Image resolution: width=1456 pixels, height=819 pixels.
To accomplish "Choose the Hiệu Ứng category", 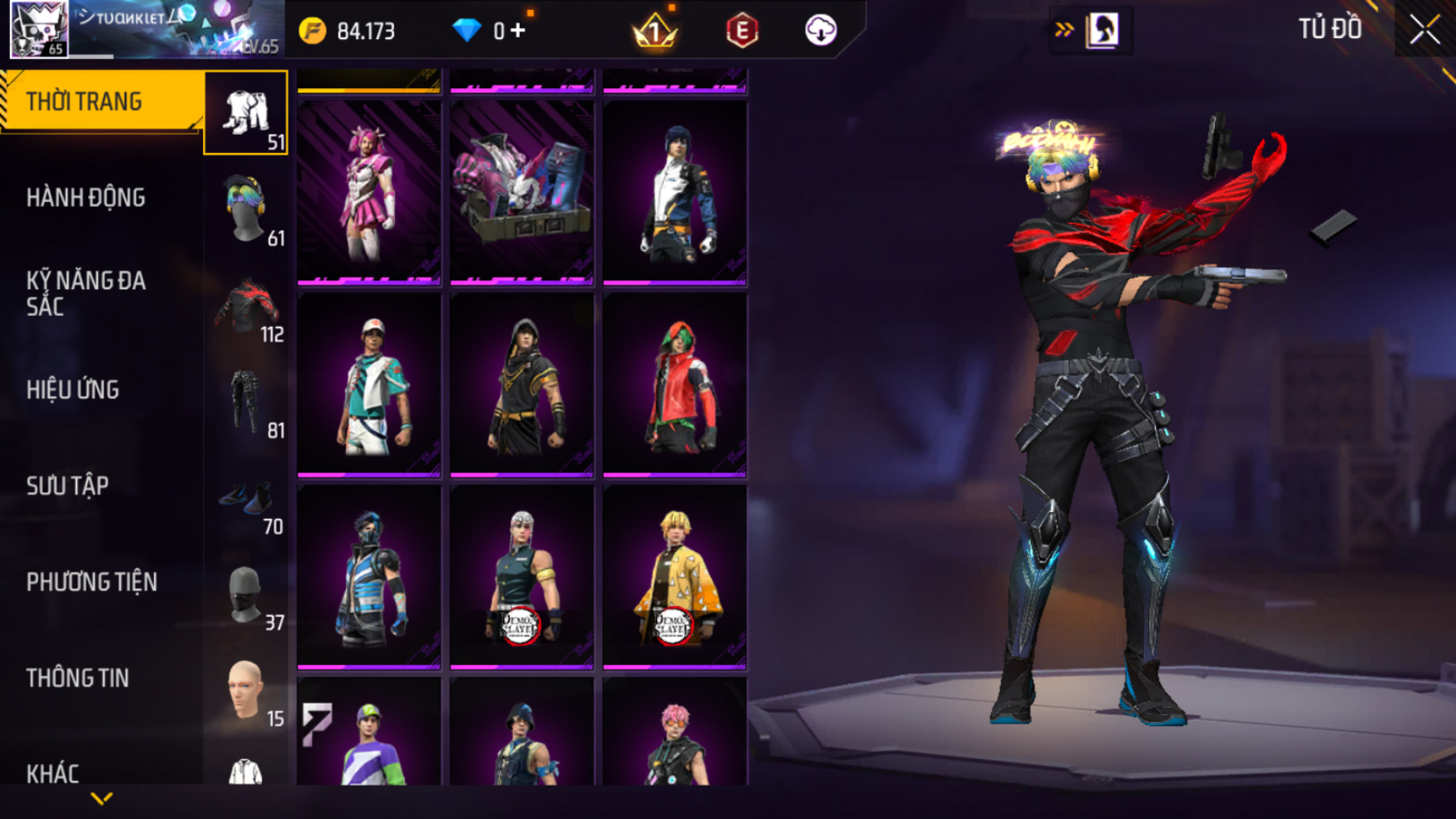I will 73,389.
